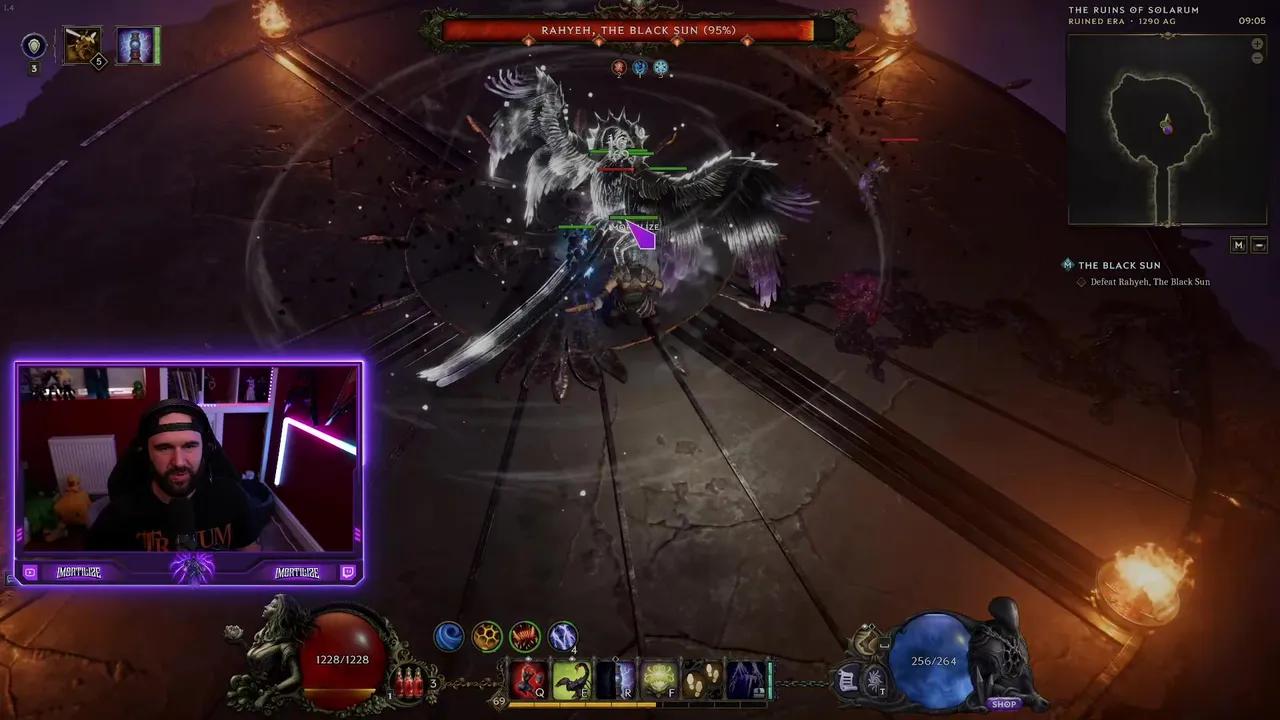Inspect the golden wasp buff icon
Image resolution: width=1280 pixels, height=720 pixels.
coord(81,45)
